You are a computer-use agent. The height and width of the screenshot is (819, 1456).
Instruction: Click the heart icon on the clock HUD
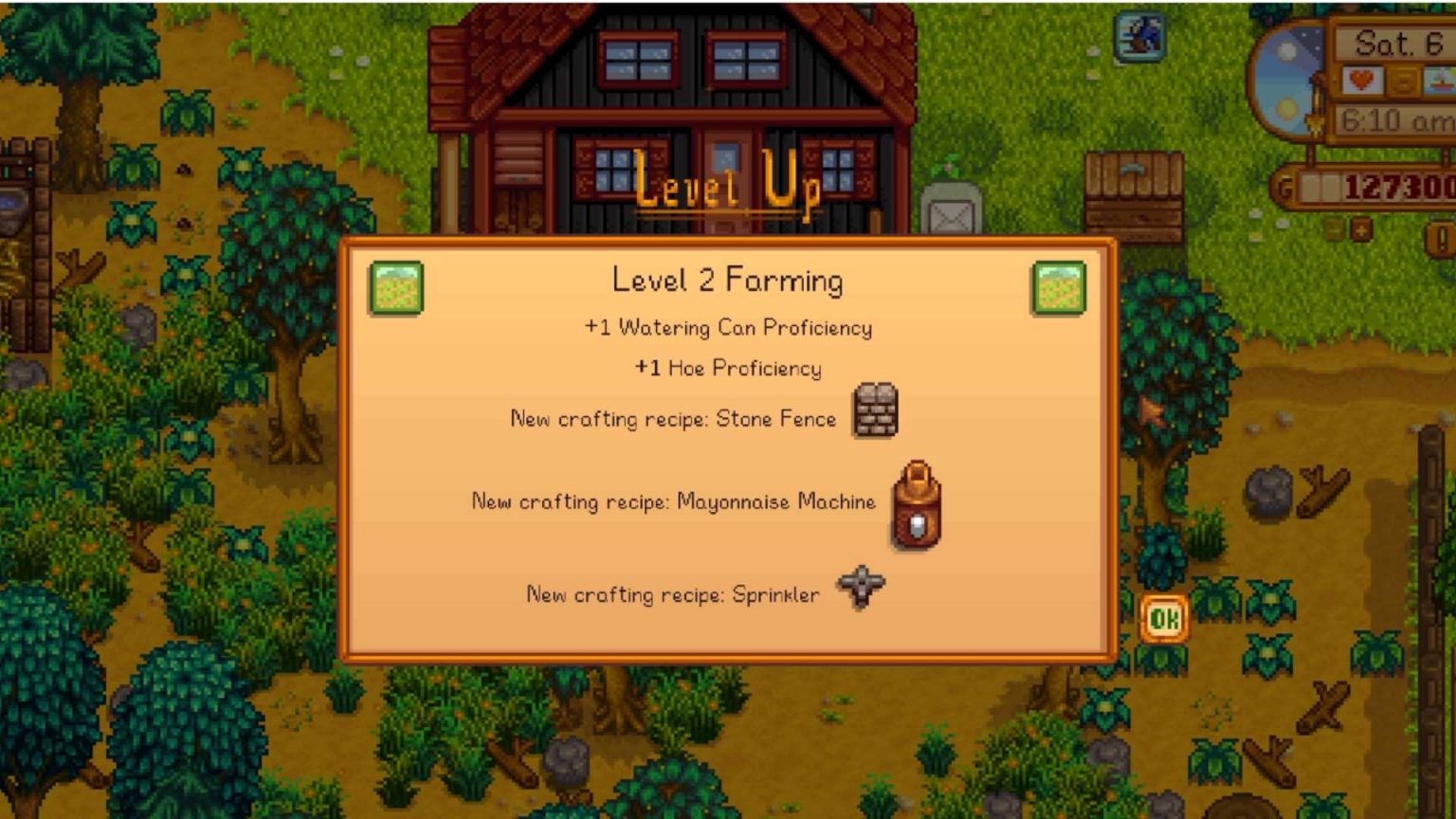click(1359, 82)
